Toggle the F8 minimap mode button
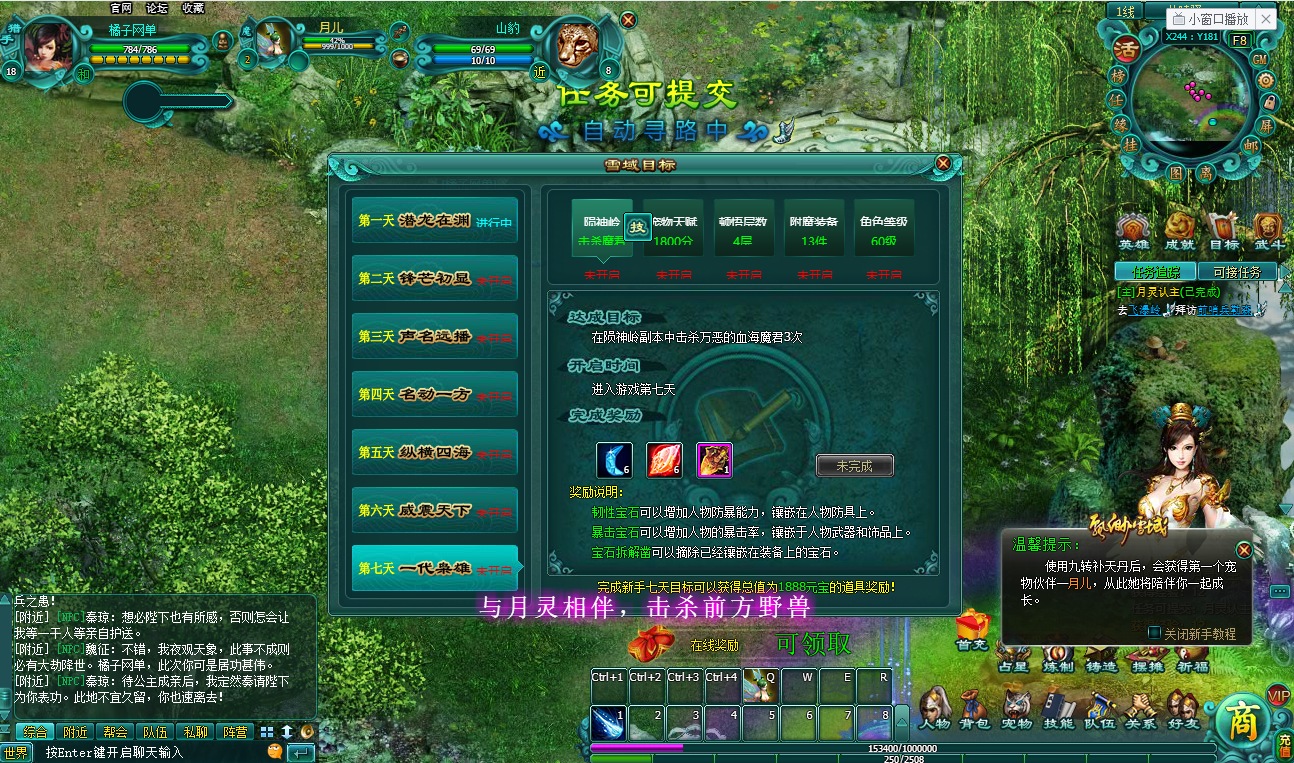Viewport: 1294px width, 763px height. [1240, 41]
